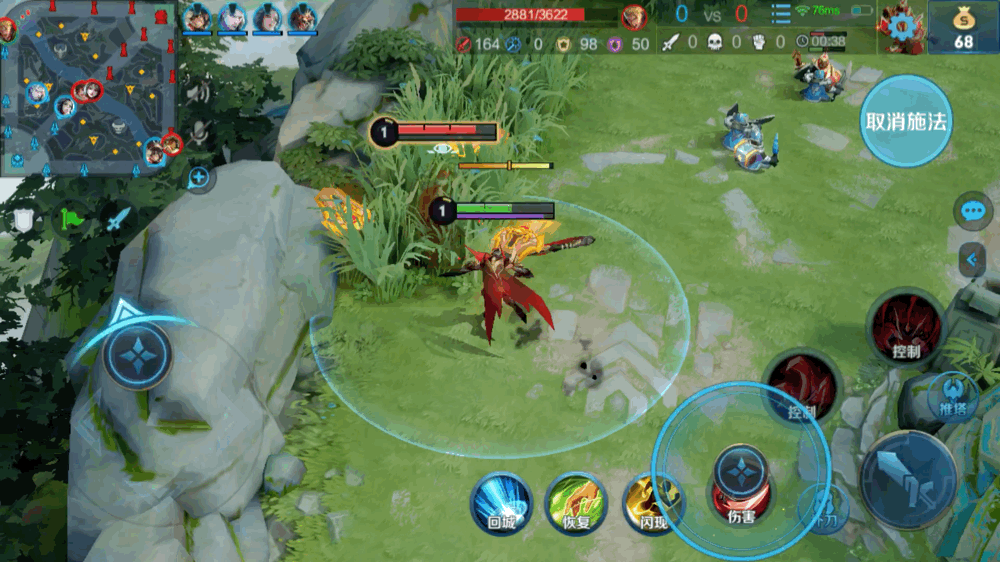Viewport: 1000px width, 562px height.
Task: Activate the 回城 recall ability
Action: (501, 503)
